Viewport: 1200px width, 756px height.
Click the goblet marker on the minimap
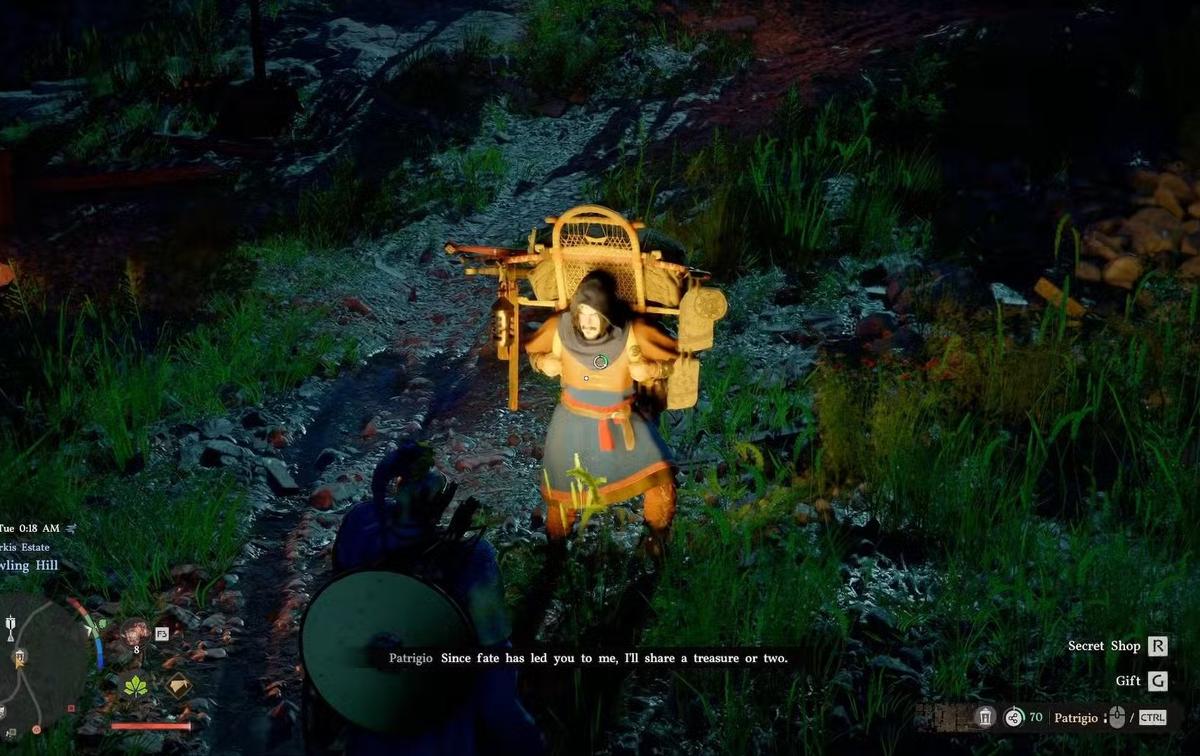click(x=11, y=628)
